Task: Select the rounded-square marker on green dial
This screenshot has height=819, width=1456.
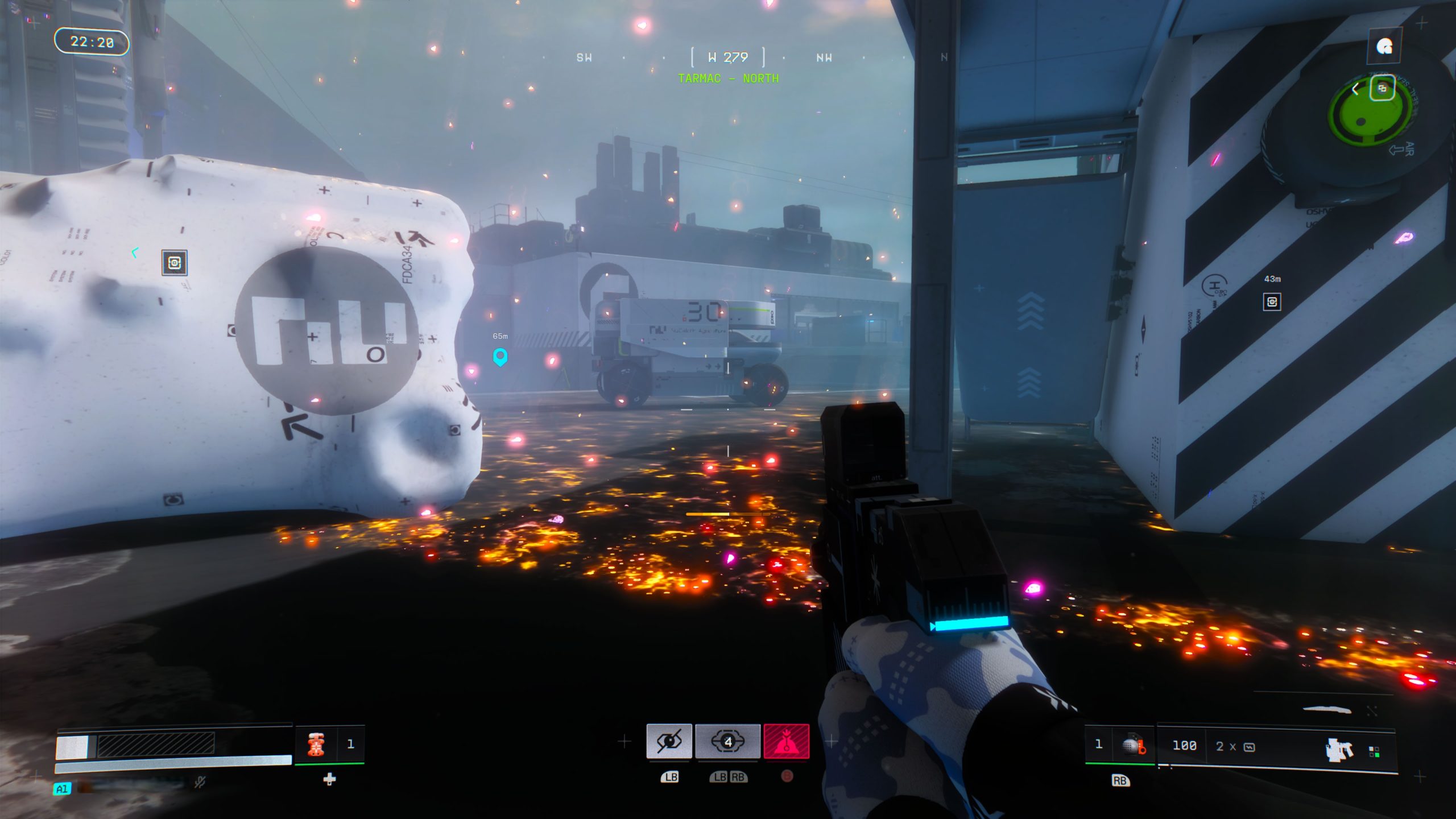Action: click(x=1382, y=88)
